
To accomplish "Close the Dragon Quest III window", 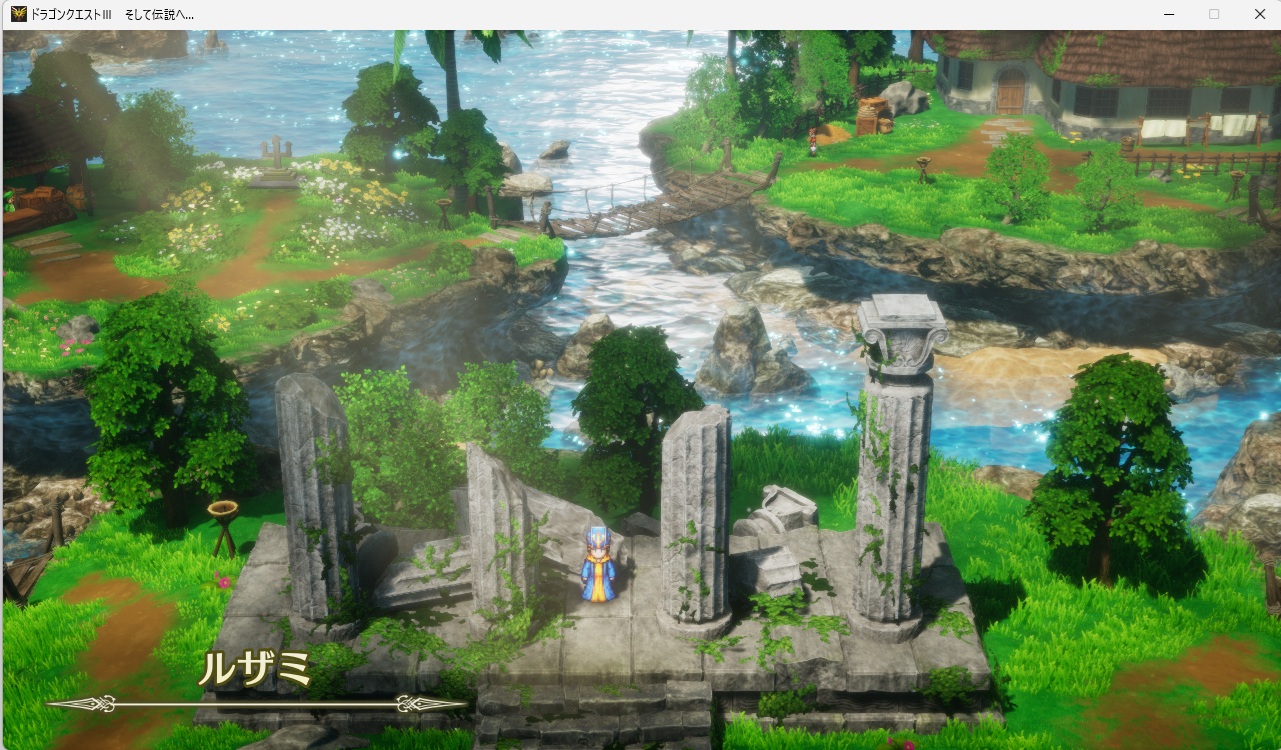I will click(x=1259, y=14).
